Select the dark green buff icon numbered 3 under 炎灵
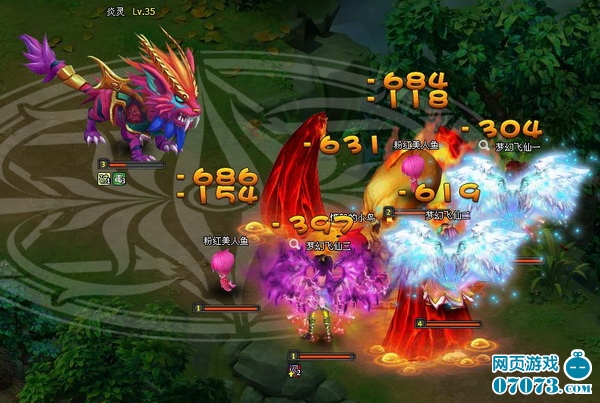 tap(116, 179)
